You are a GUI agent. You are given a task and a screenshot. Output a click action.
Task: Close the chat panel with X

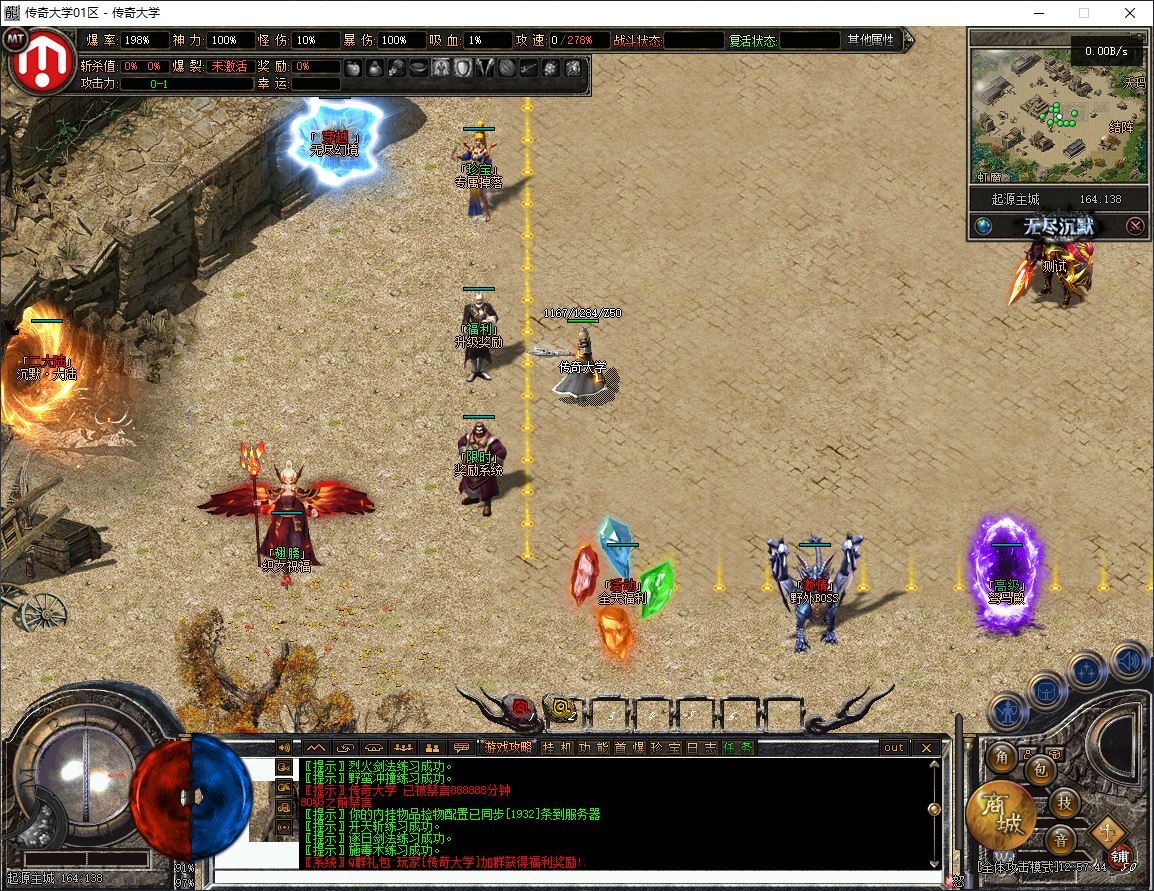(x=927, y=747)
